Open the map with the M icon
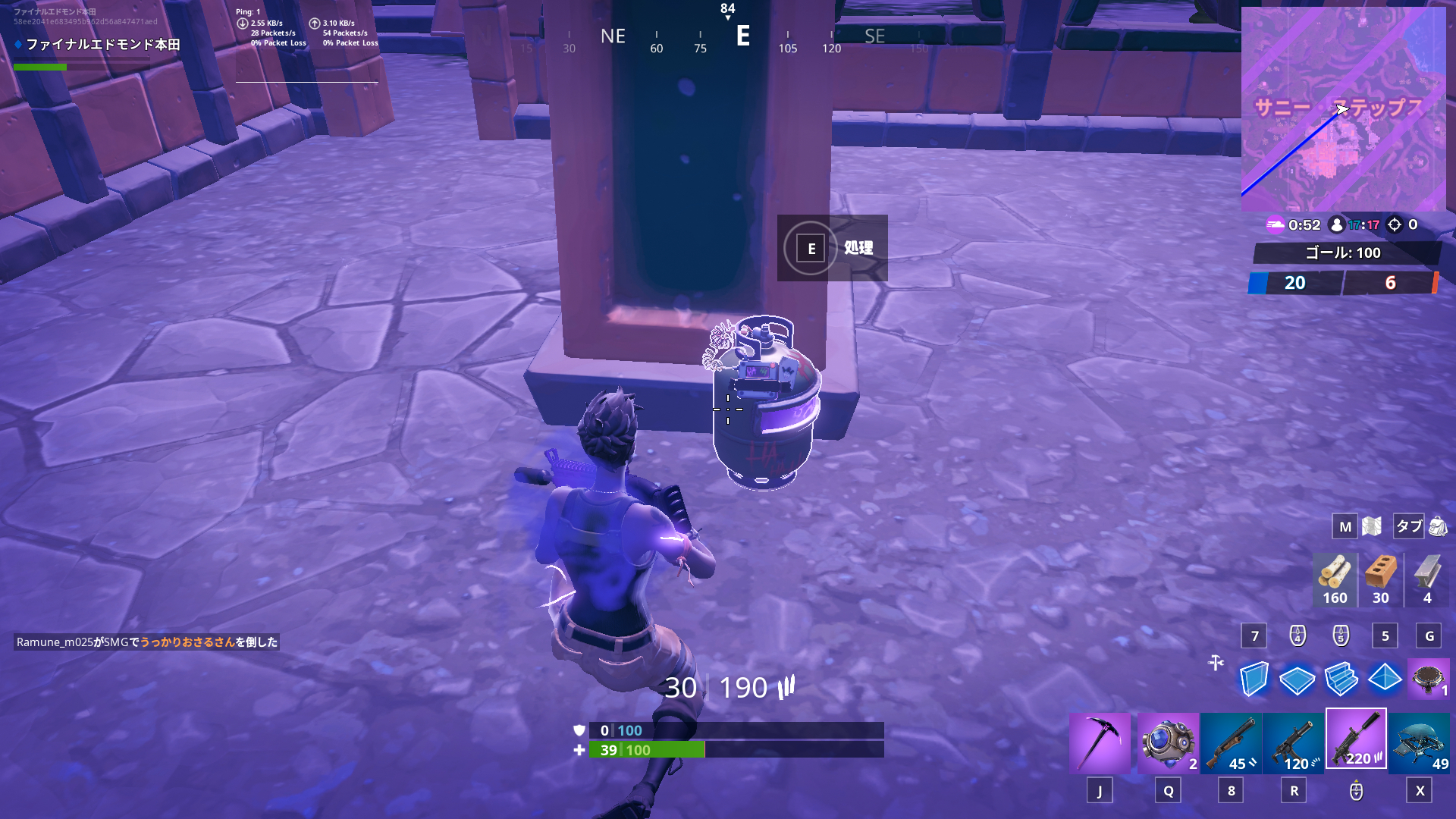 click(x=1345, y=526)
